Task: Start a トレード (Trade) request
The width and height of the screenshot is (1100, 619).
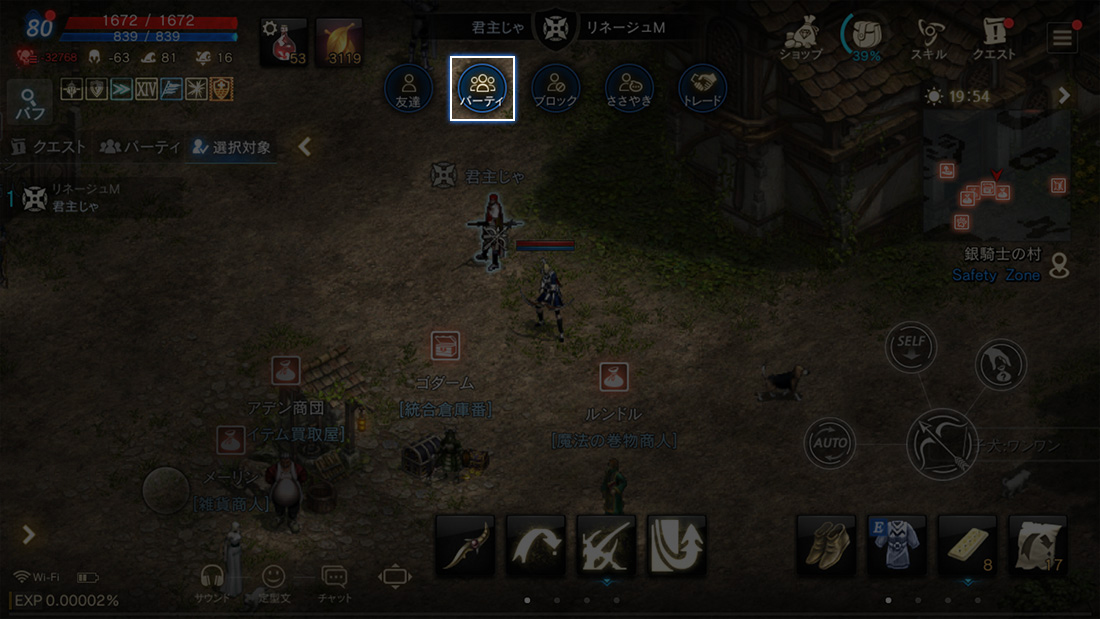Action: click(702, 88)
